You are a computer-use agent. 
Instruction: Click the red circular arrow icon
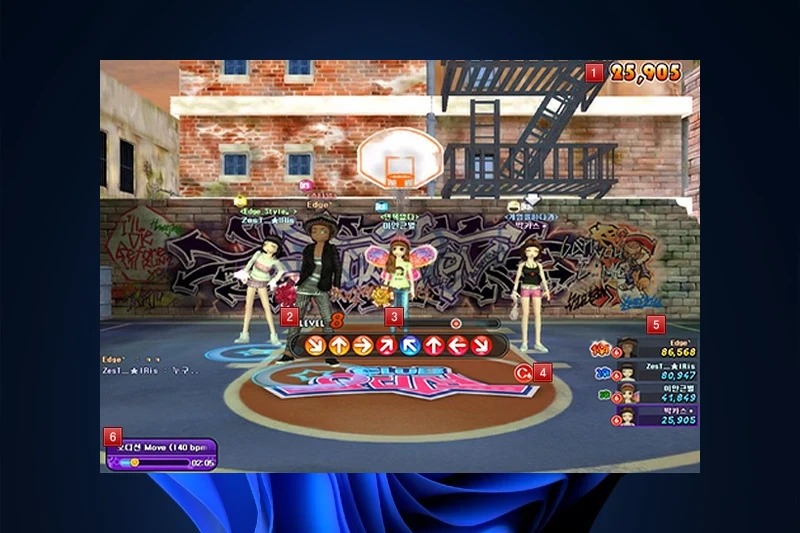[x=520, y=373]
